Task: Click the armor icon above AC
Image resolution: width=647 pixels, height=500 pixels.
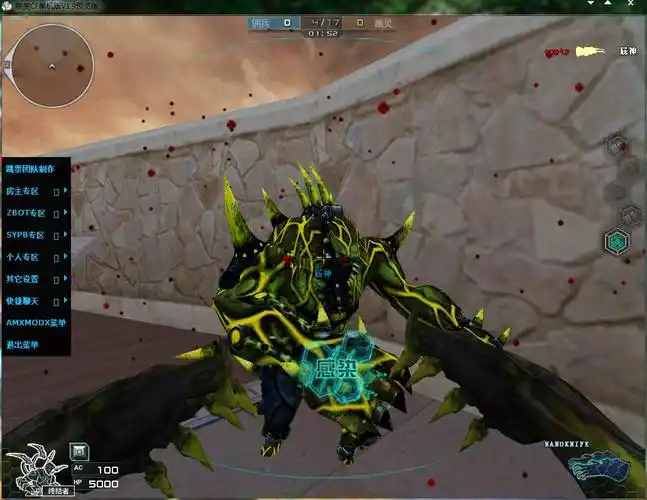Action: [x=80, y=451]
